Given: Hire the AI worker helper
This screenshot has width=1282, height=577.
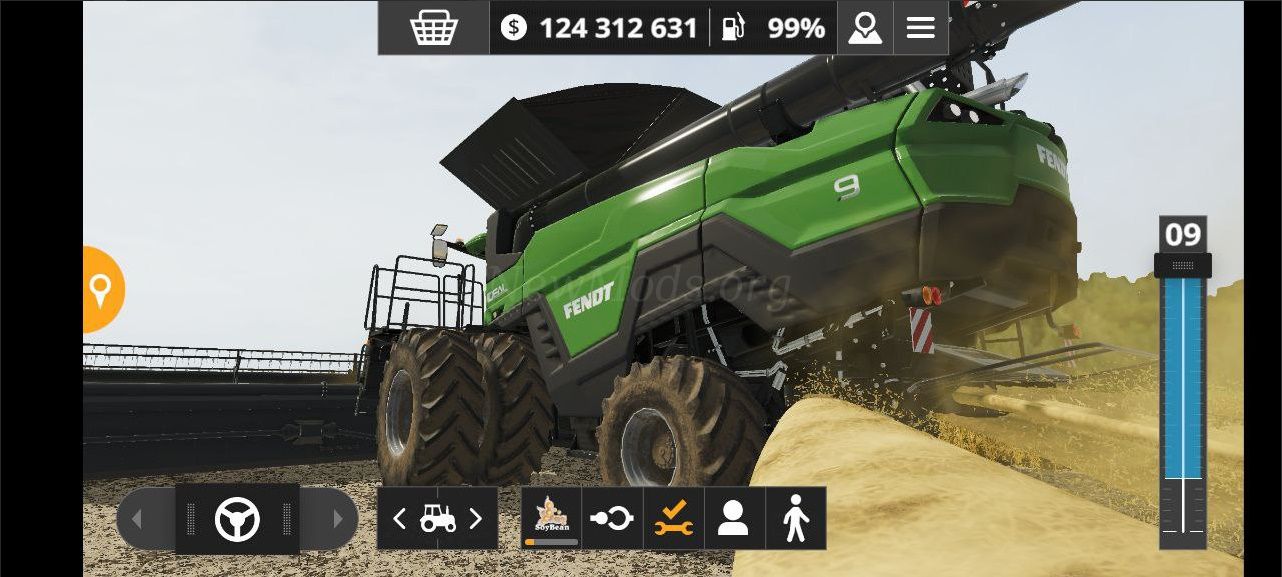Looking at the screenshot, I should tap(734, 518).
